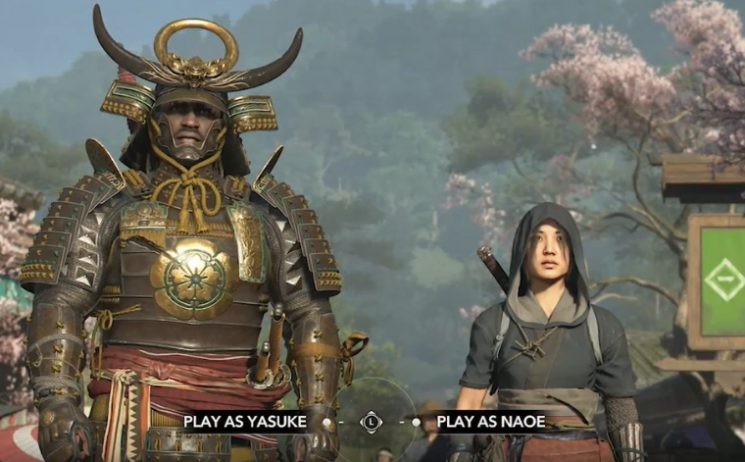Choose the Play as Yasuke option
The width and height of the screenshot is (745, 462).
click(244, 422)
